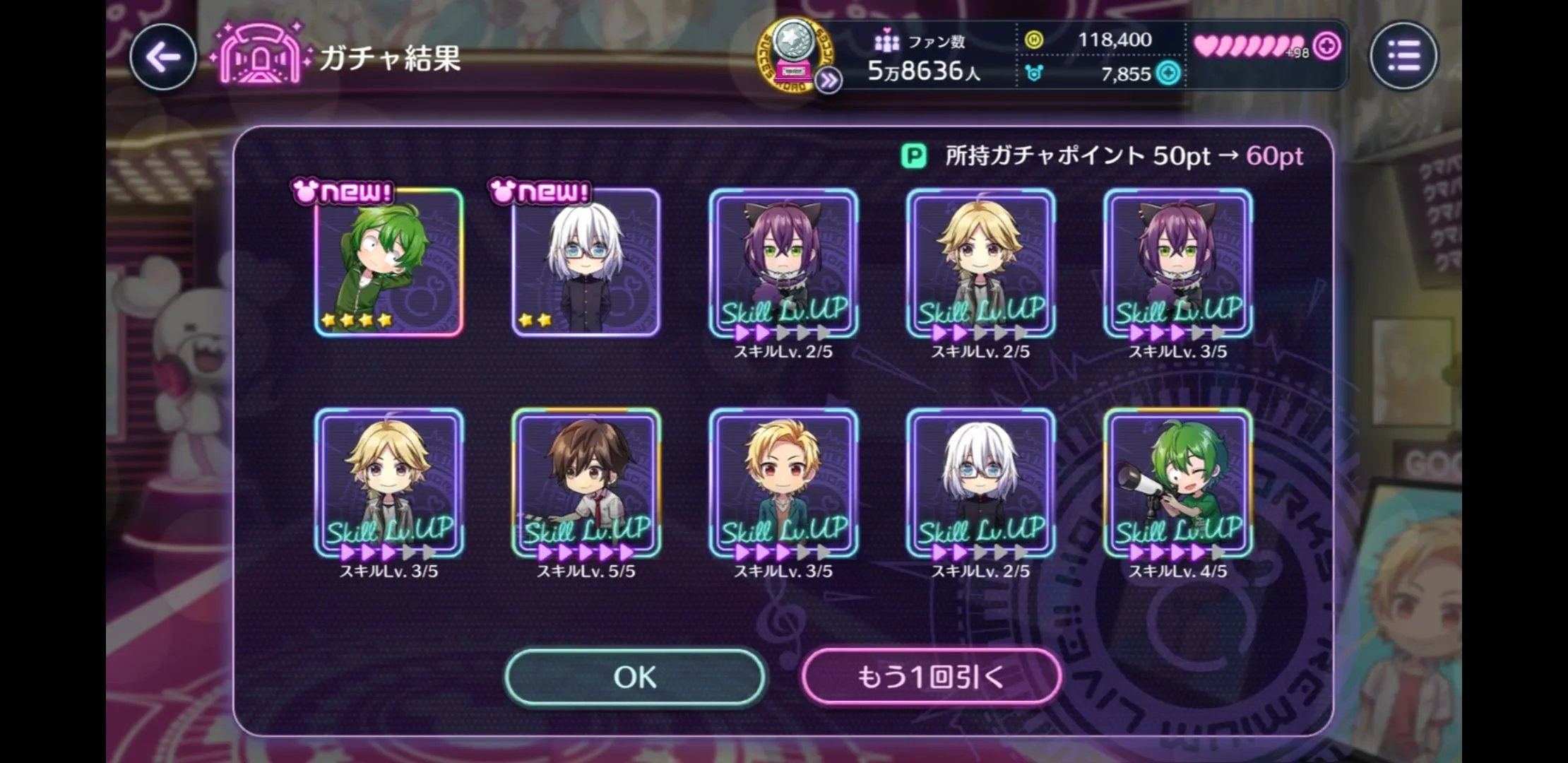Open the ガチャ結果 gacha machine icon
Image resolution: width=1568 pixels, height=763 pixels.
coord(260,56)
